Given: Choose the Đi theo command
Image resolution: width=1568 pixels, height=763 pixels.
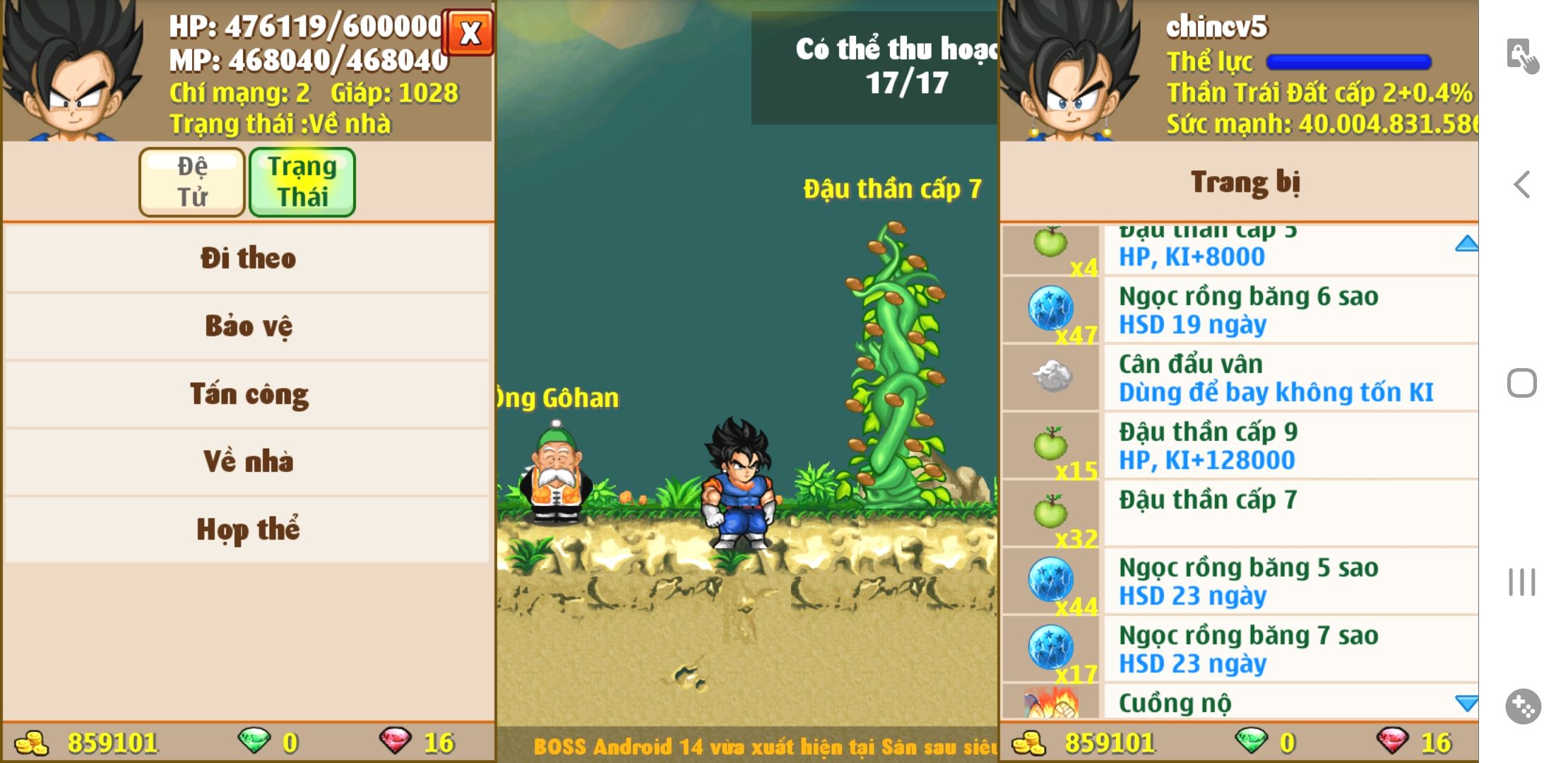Looking at the screenshot, I should point(247,258).
